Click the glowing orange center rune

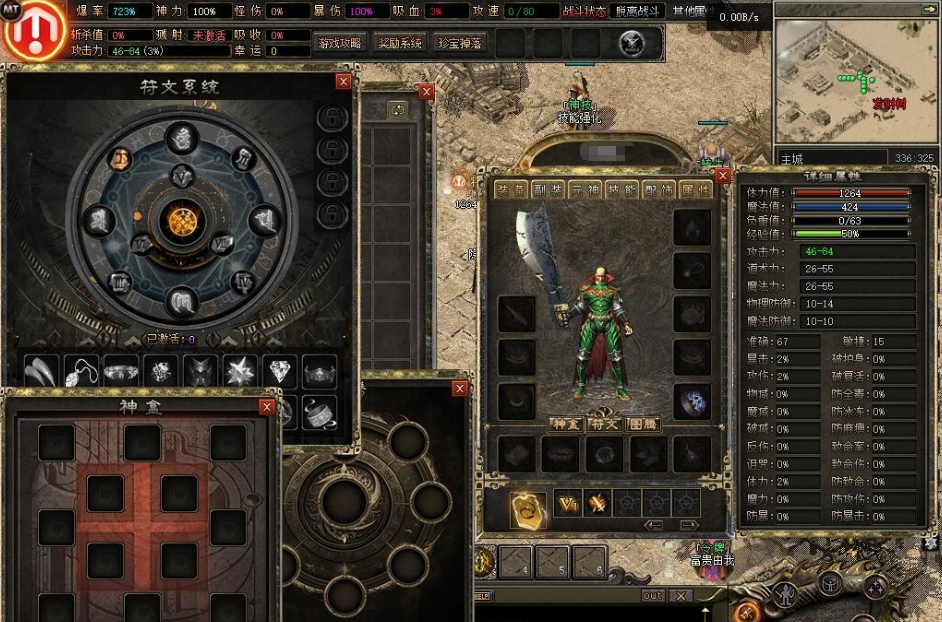pyautogui.click(x=182, y=218)
